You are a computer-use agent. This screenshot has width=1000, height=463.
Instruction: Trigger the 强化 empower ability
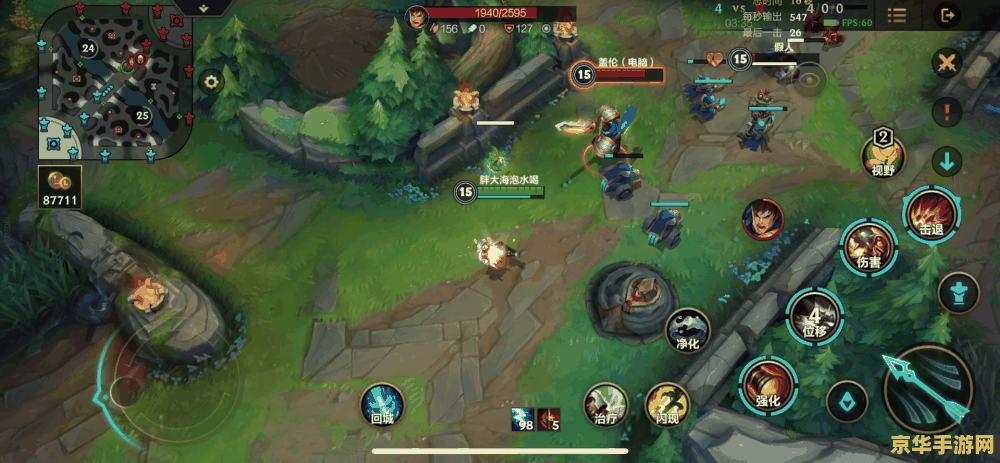point(765,385)
